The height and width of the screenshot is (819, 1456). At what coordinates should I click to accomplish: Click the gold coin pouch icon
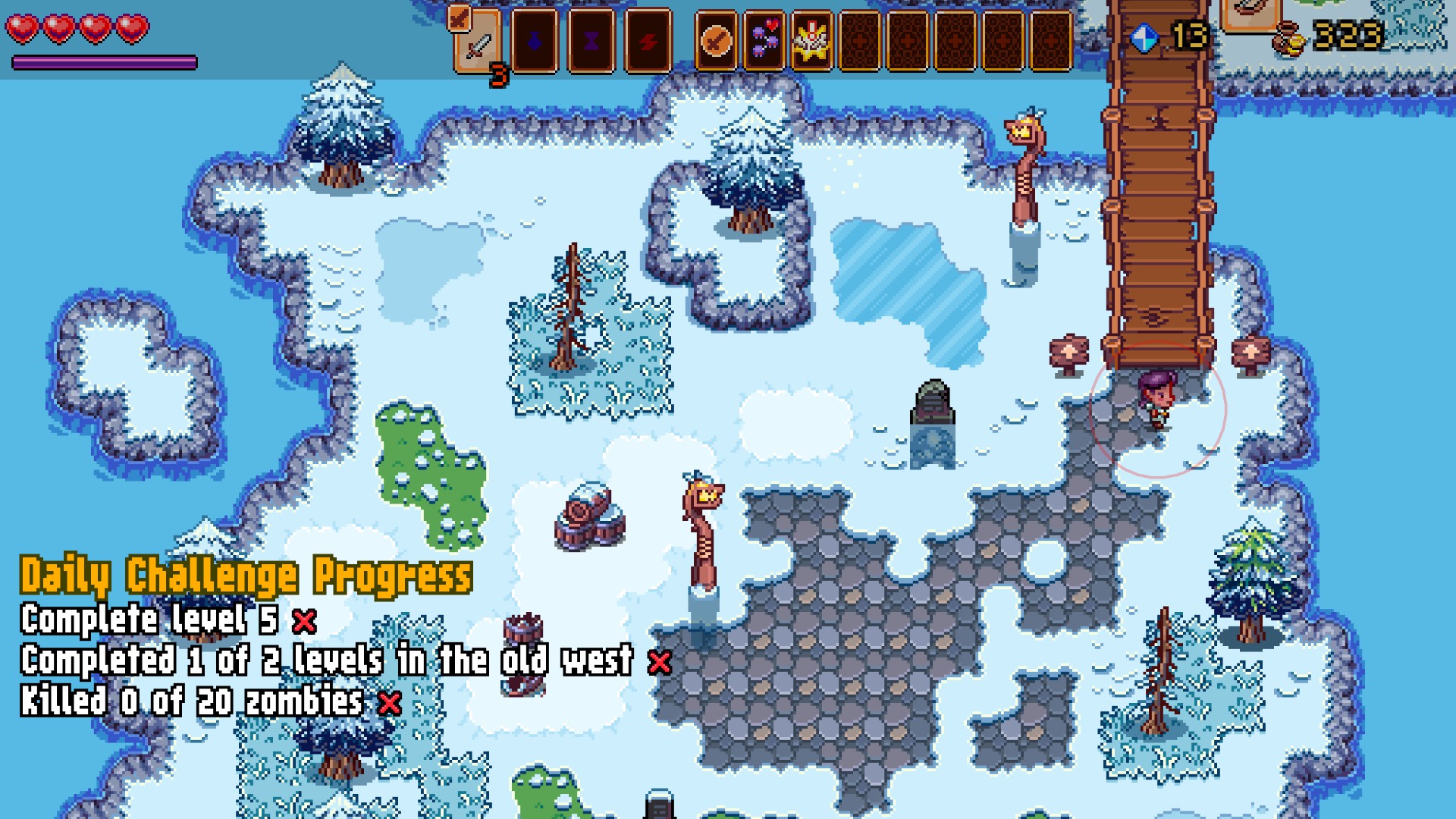point(1289,38)
